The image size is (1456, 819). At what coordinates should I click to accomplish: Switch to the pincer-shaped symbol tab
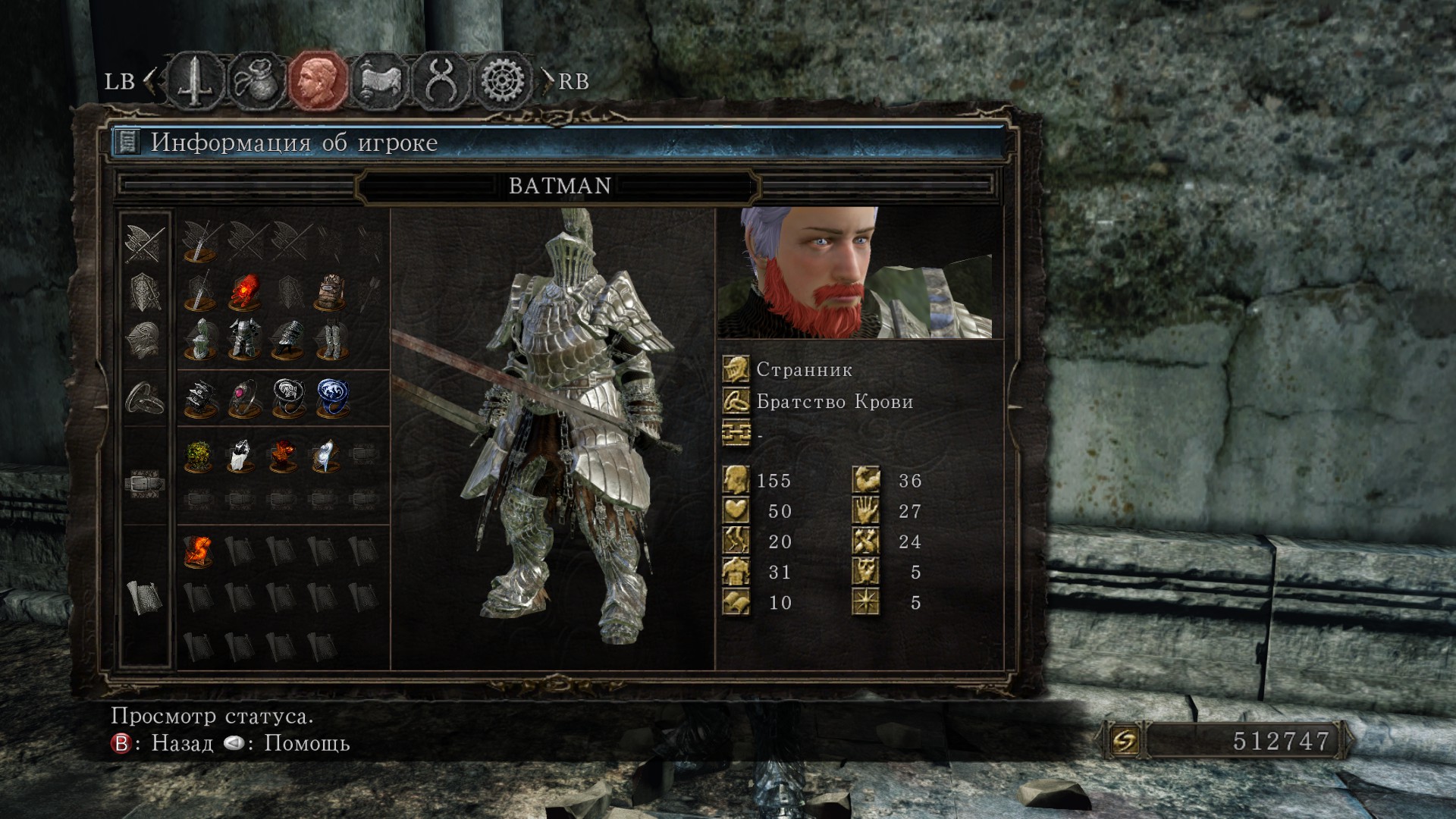pos(441,80)
